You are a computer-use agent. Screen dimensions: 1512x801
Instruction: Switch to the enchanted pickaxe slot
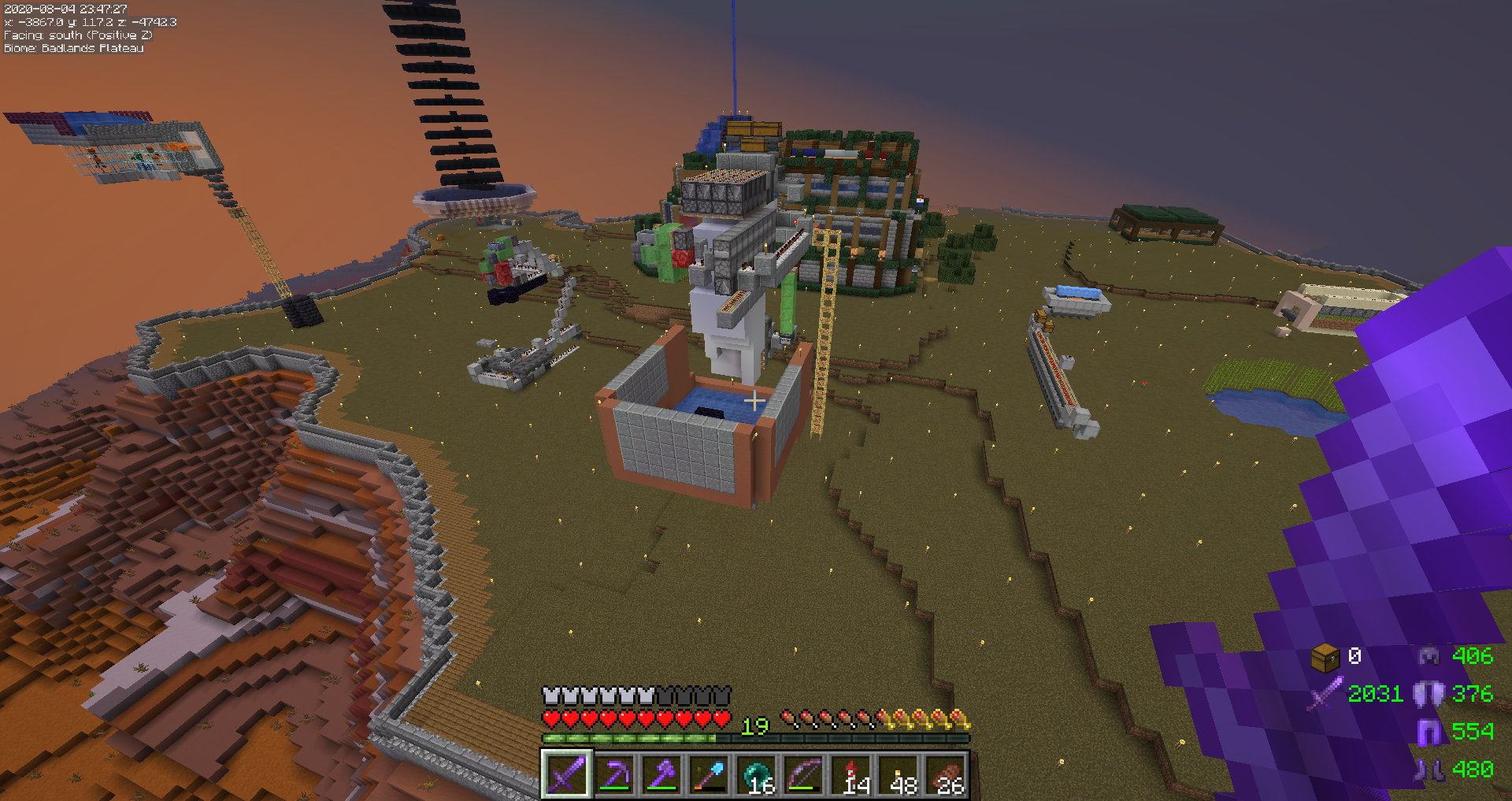coord(614,775)
